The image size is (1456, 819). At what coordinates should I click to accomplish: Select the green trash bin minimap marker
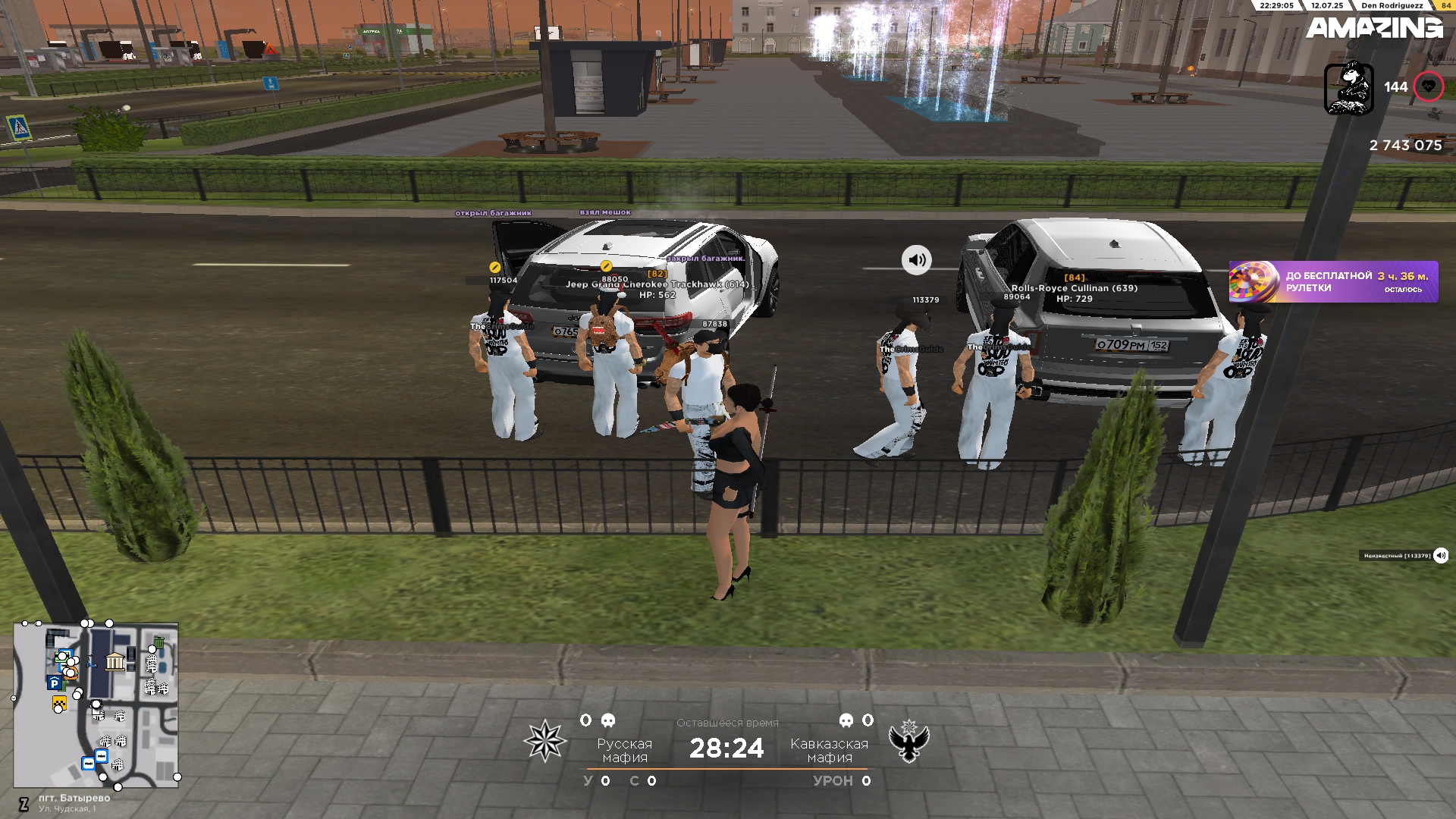tap(158, 643)
